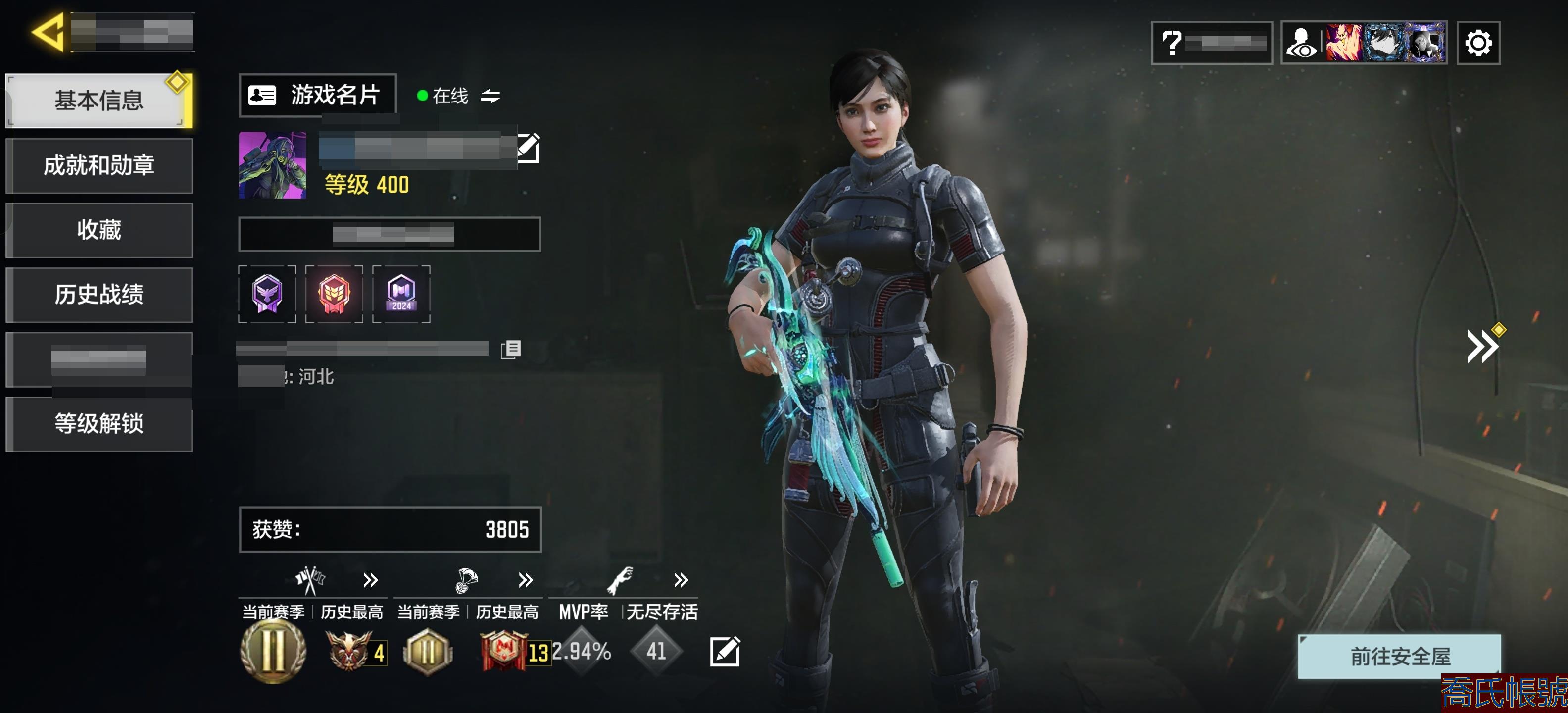Go back with the yellow arrow
Viewport: 1568px width, 713px height.
(x=48, y=32)
